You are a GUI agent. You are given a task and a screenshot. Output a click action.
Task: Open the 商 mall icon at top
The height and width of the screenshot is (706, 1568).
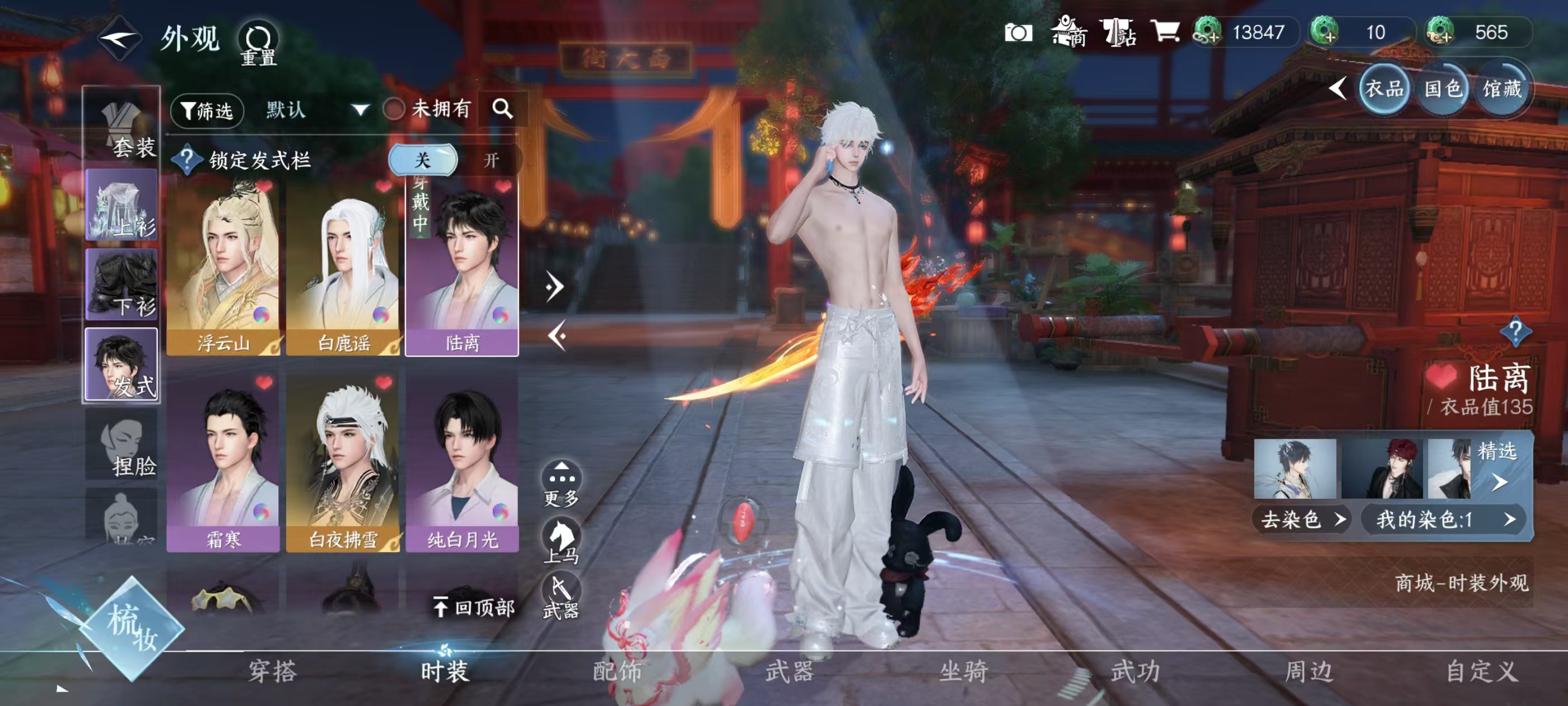(1070, 34)
